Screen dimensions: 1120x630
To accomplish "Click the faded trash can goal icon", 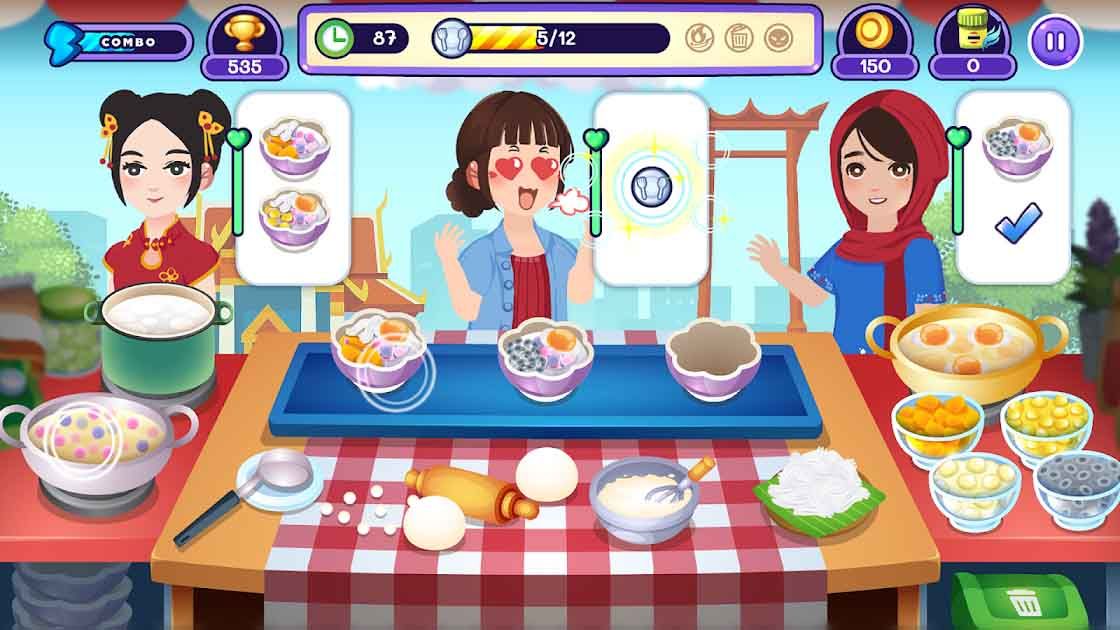I will click(739, 38).
